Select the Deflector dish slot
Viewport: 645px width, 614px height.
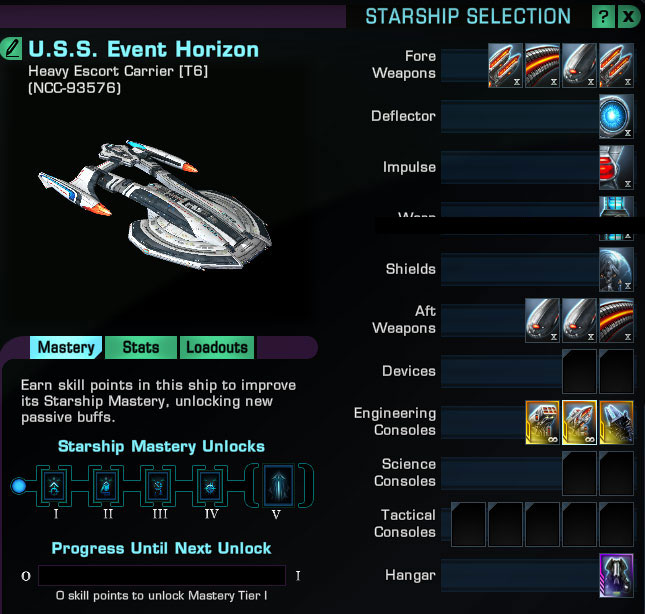[616, 116]
